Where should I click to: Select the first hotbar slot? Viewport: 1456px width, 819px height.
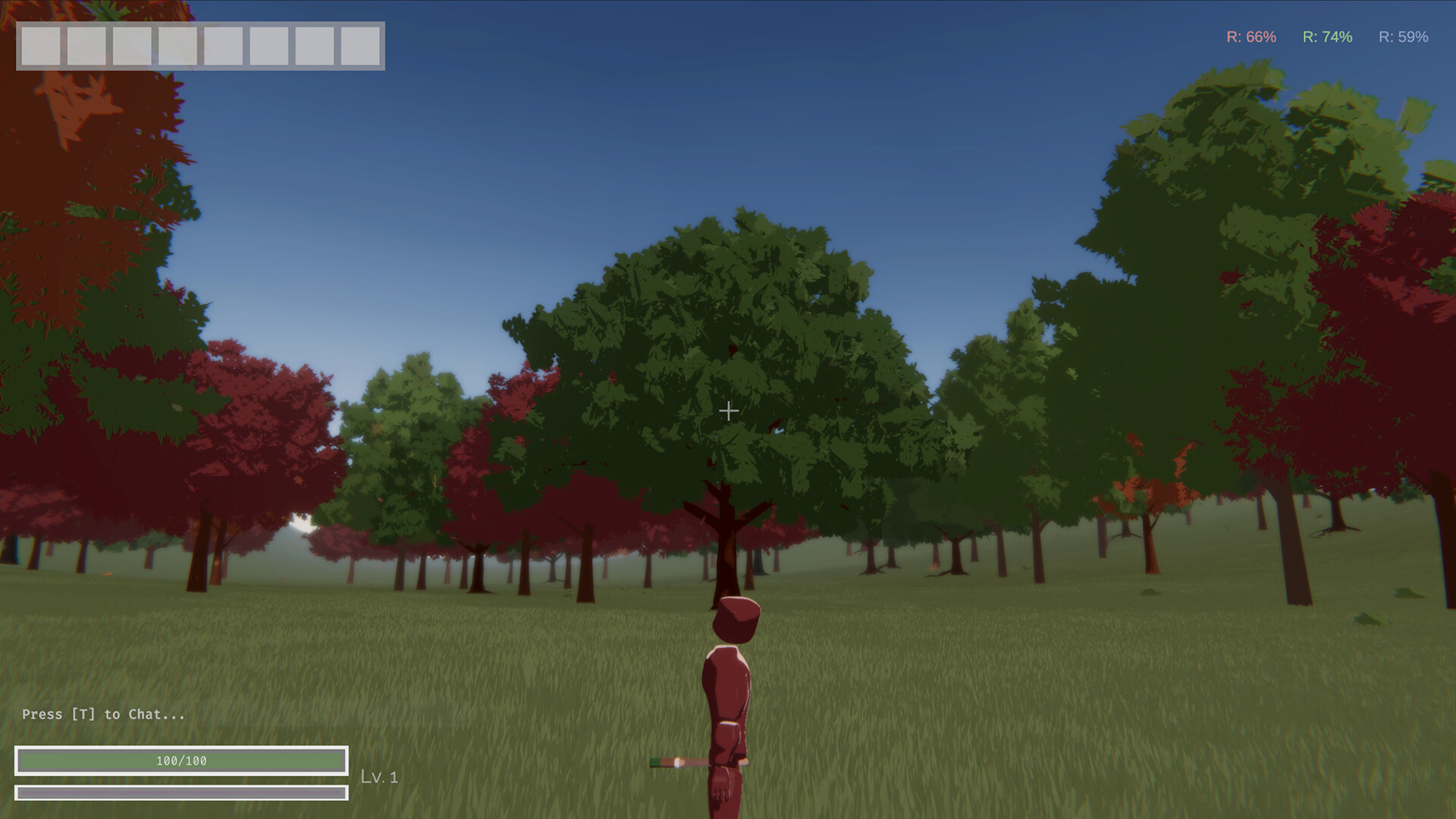click(41, 47)
